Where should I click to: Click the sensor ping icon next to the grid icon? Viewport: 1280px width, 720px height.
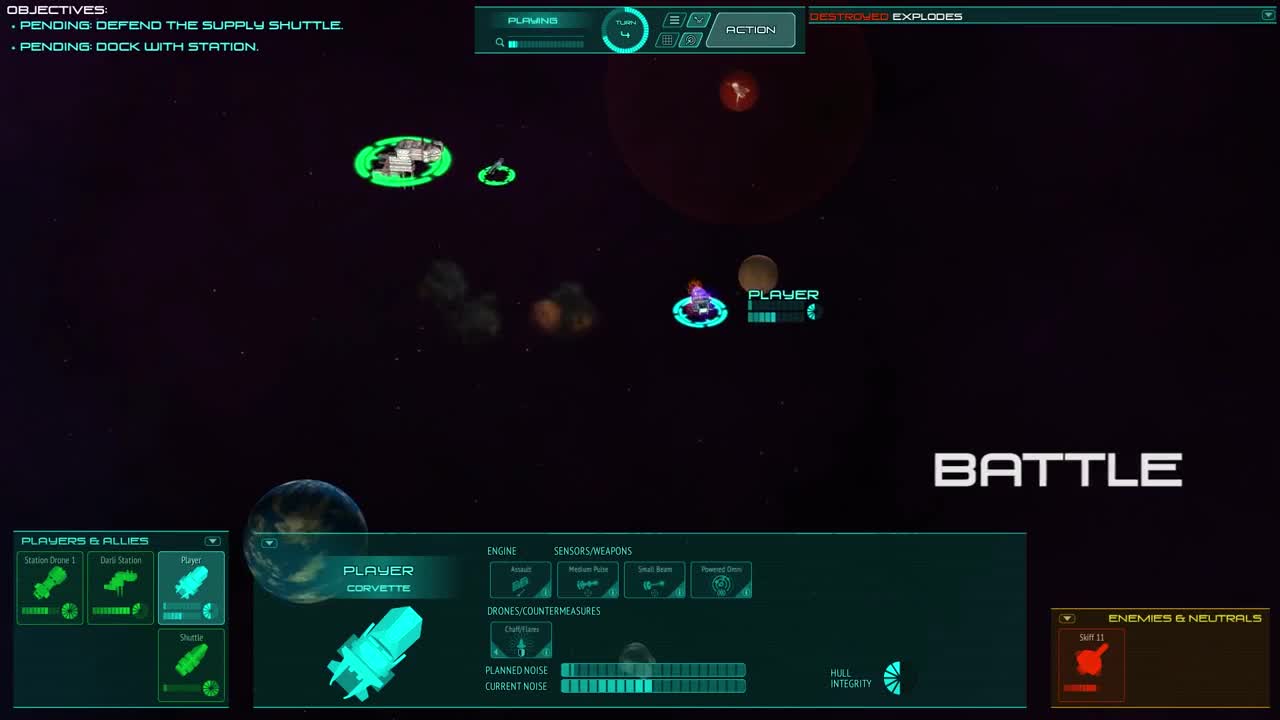click(690, 39)
